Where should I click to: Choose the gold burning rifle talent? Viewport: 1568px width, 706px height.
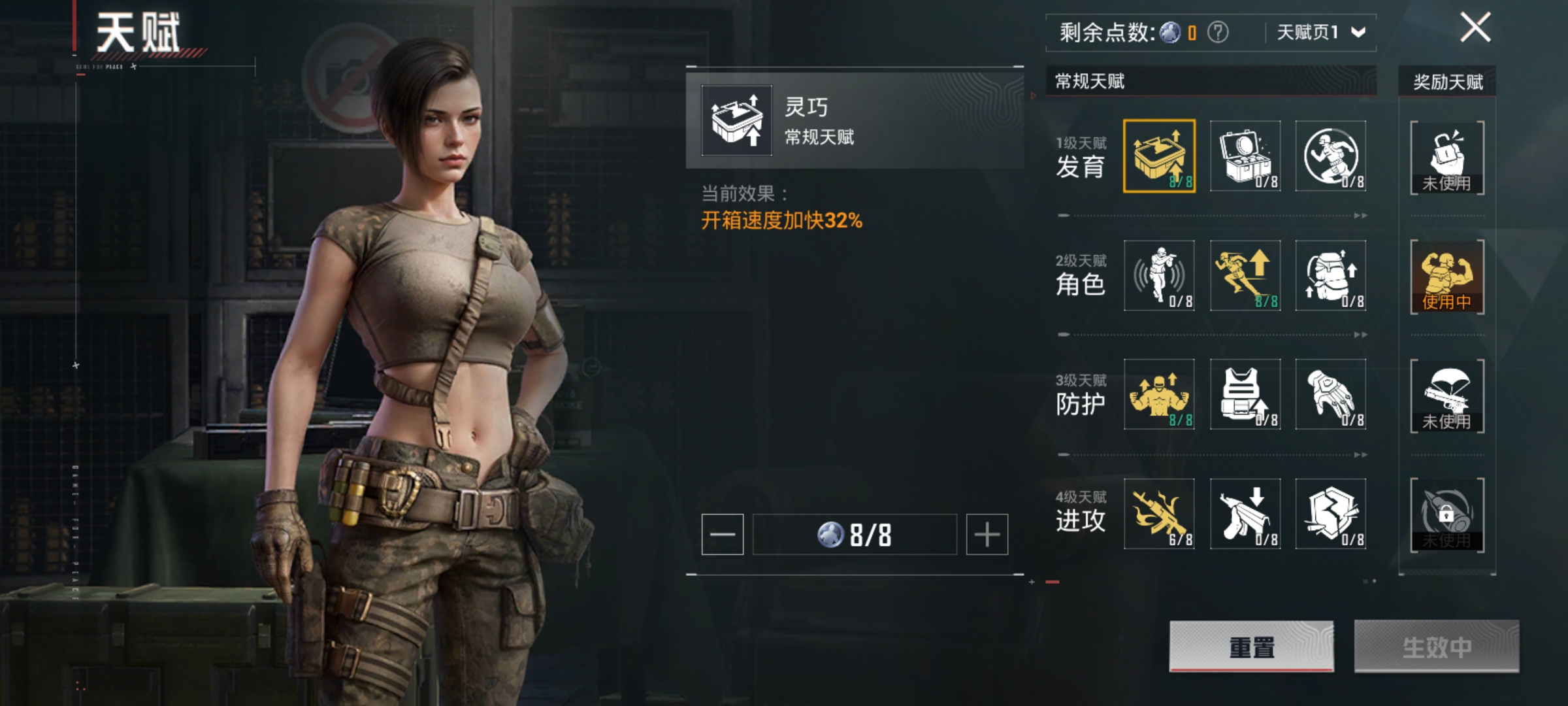tap(1159, 514)
